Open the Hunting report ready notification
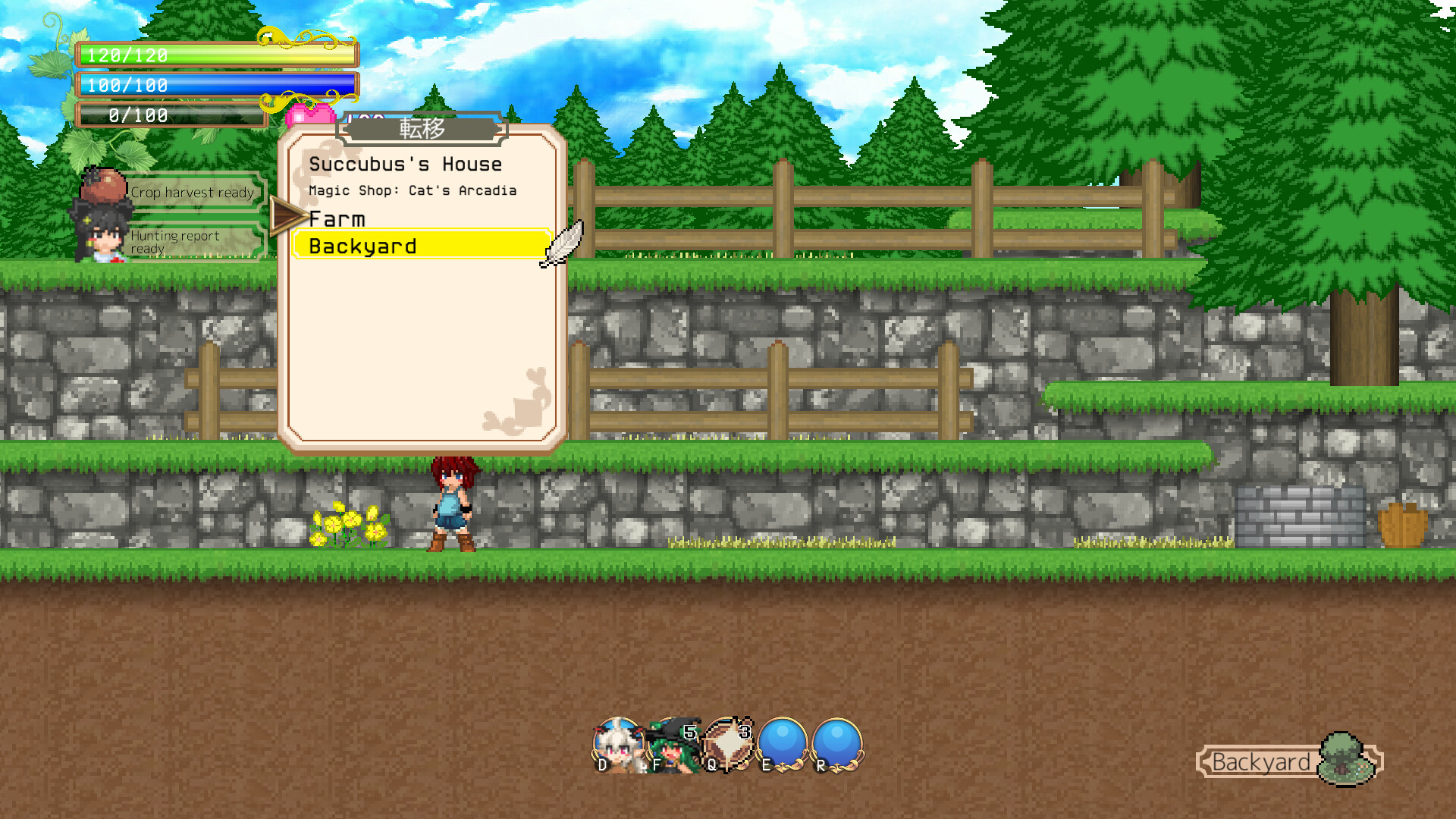1456x819 pixels. point(177,241)
